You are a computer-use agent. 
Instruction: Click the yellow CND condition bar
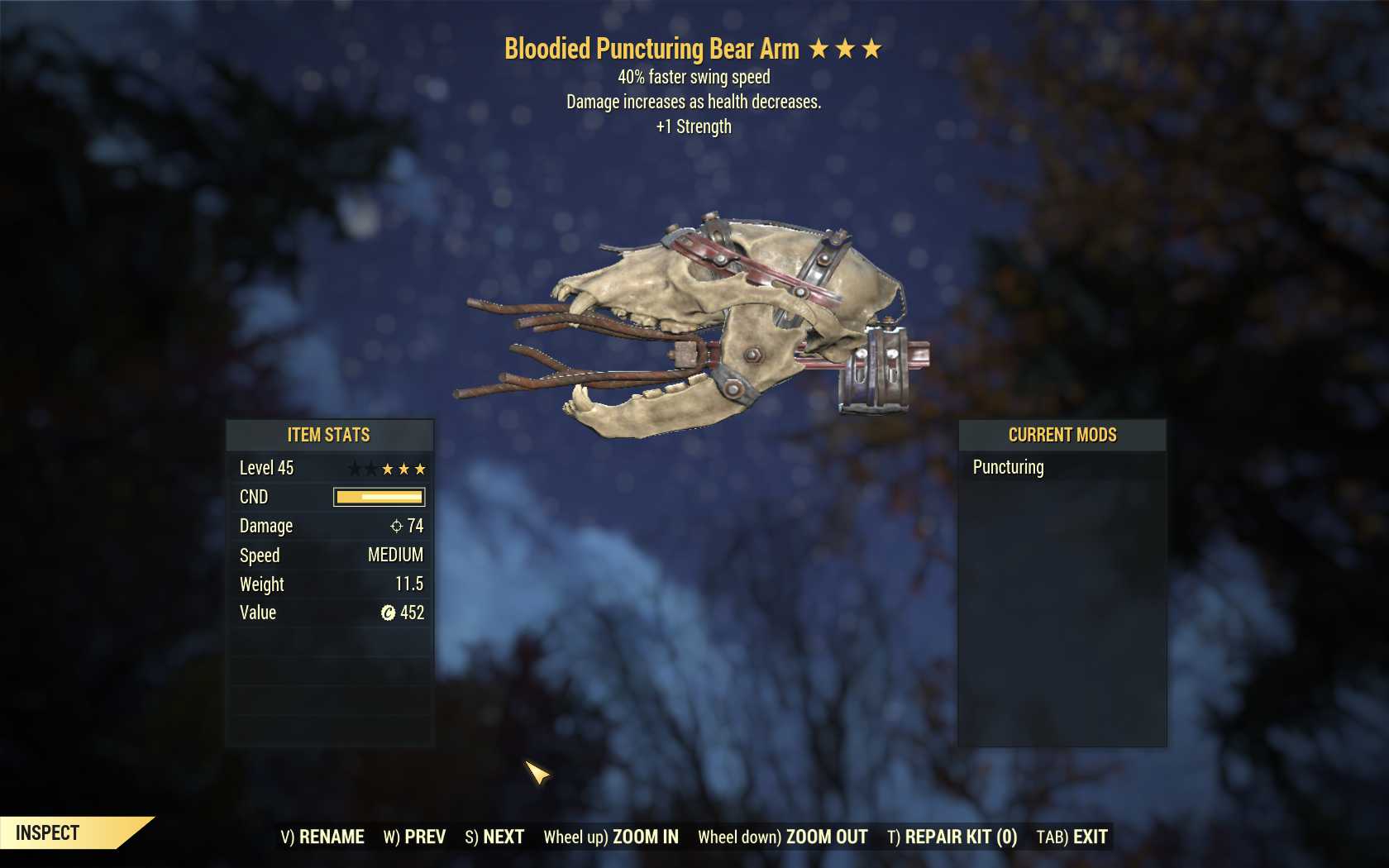pos(379,497)
